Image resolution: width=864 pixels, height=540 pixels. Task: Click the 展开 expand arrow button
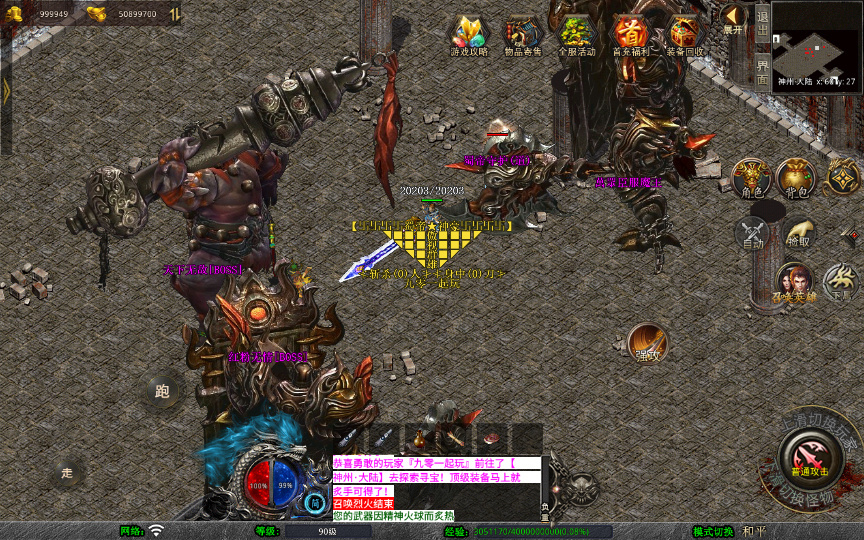tap(733, 18)
